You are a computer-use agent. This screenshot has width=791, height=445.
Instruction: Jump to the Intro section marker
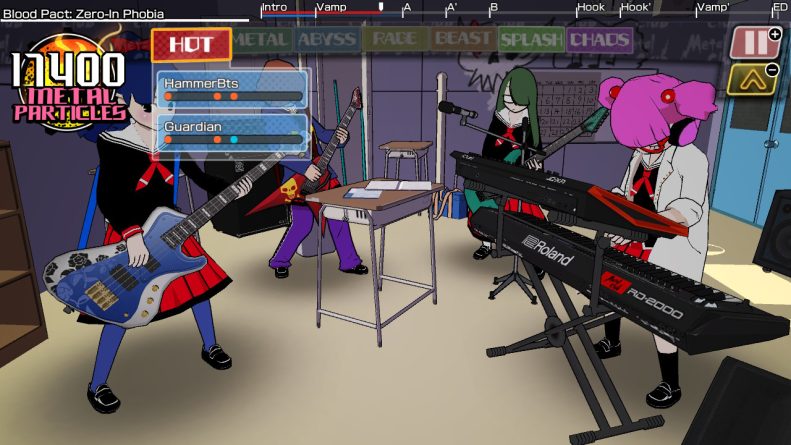point(274,8)
